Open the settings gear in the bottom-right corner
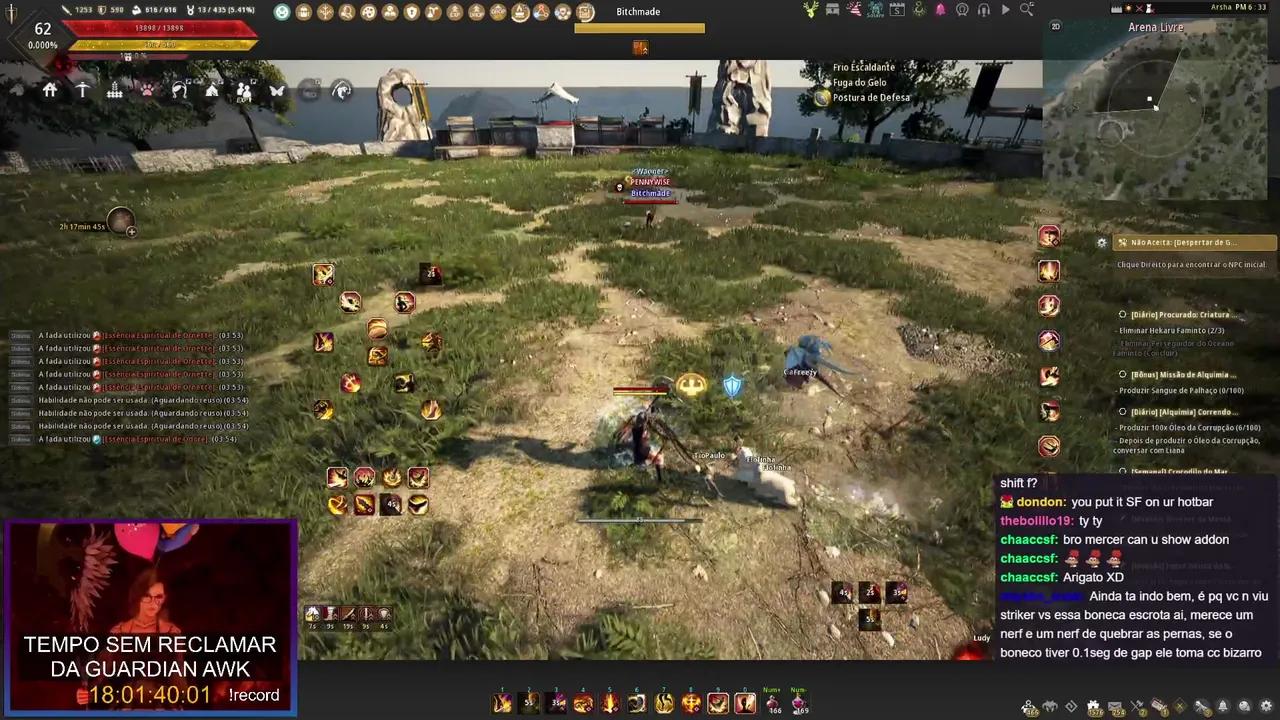This screenshot has height=720, width=1280. tap(1266, 706)
